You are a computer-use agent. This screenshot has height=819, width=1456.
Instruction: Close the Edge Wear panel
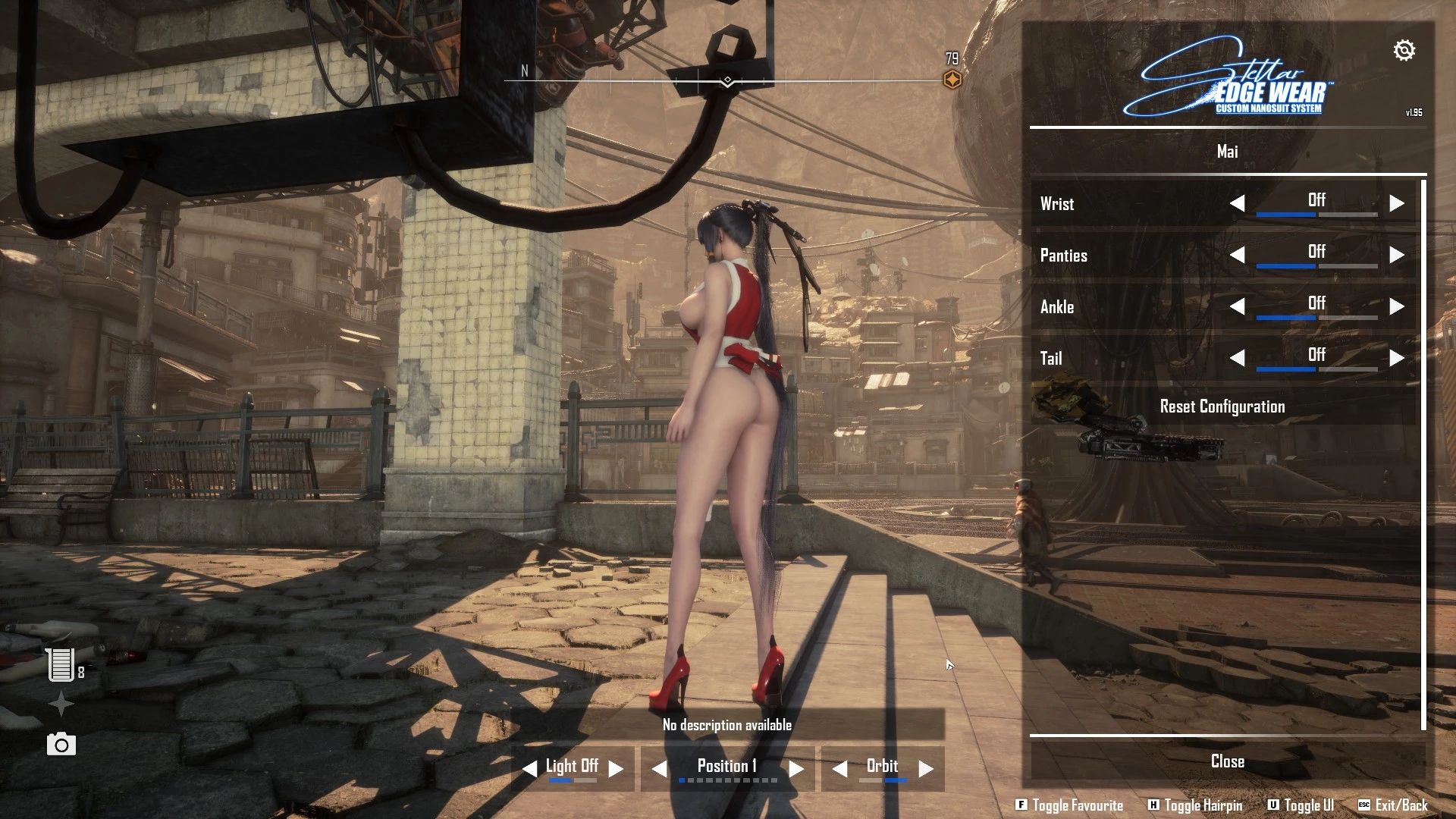[1227, 761]
